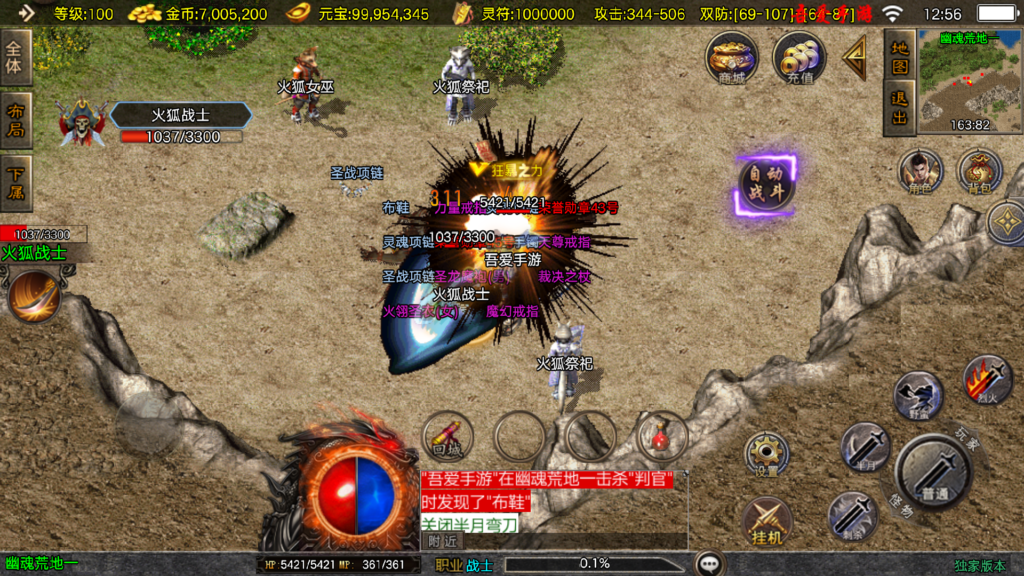Cast the 半月 half-moon sword skill
The image size is (1024, 576).
(865, 446)
